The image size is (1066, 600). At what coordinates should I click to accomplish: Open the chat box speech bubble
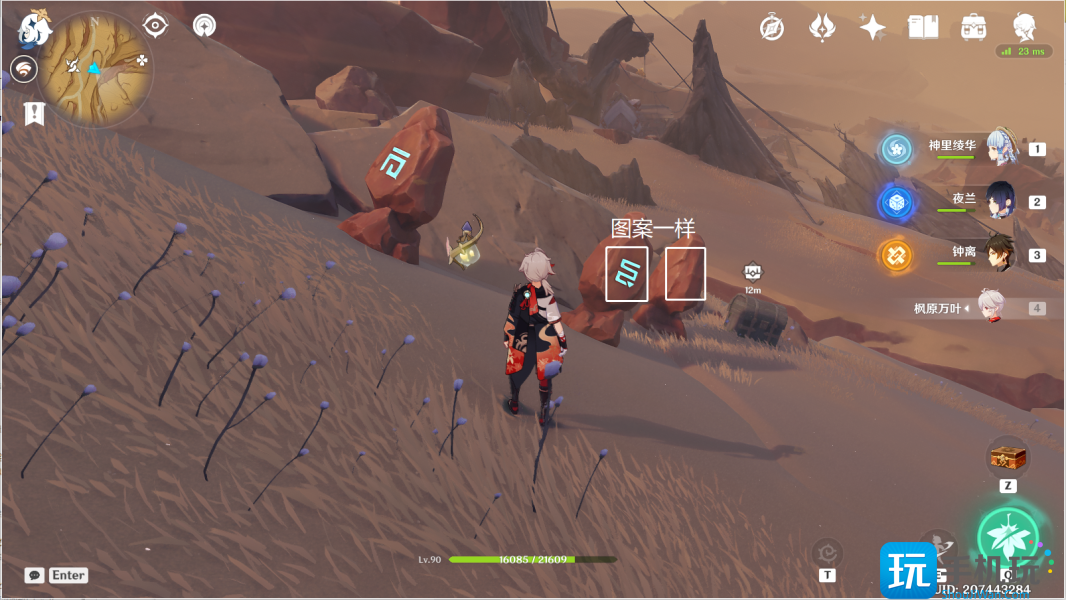tap(35, 575)
